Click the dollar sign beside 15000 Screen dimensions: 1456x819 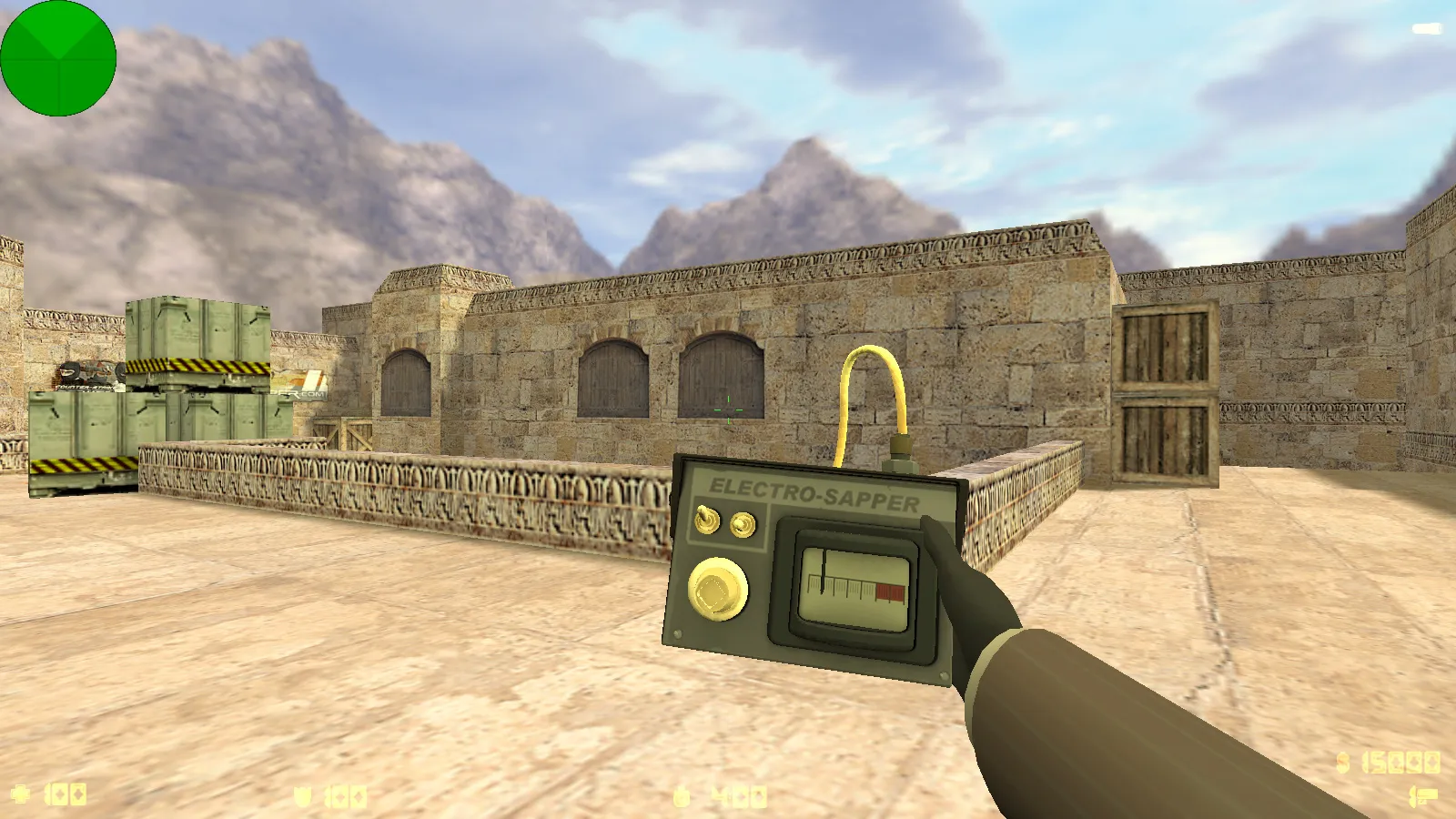click(x=1343, y=762)
